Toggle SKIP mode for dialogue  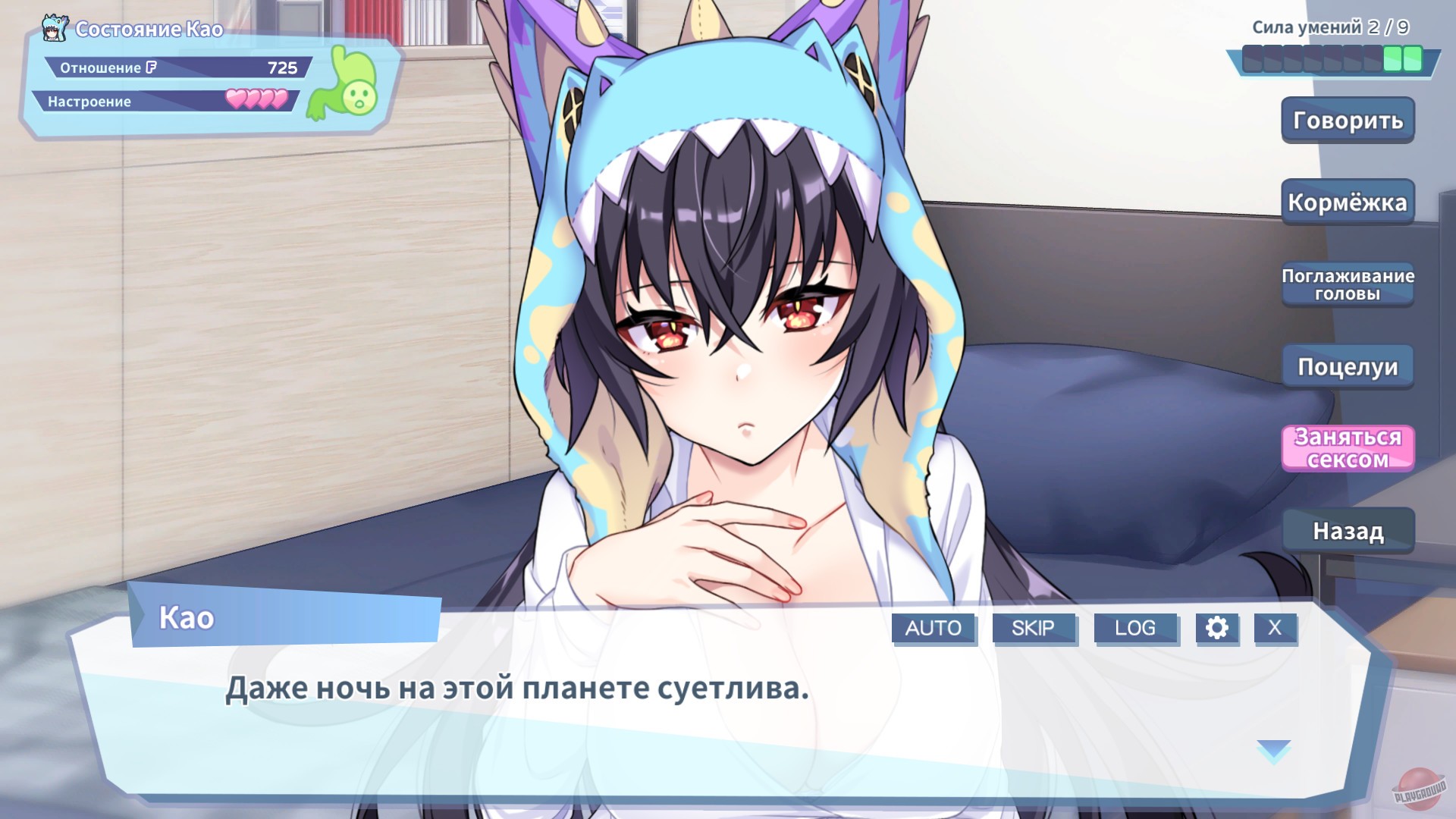tap(1034, 628)
